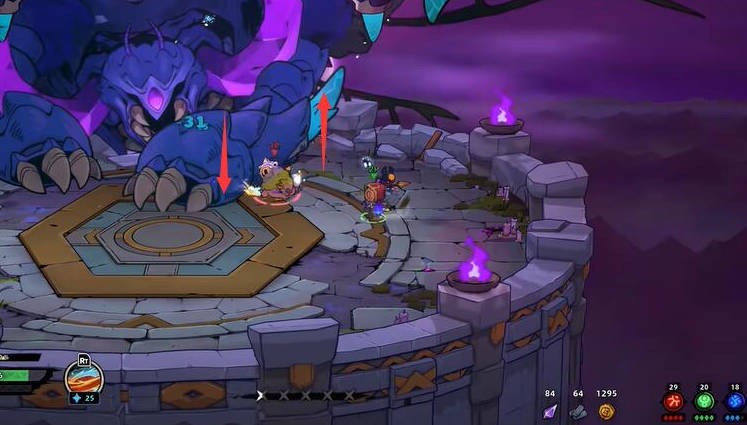Select the red attribute orb
This screenshot has width=747, height=425.
click(675, 401)
